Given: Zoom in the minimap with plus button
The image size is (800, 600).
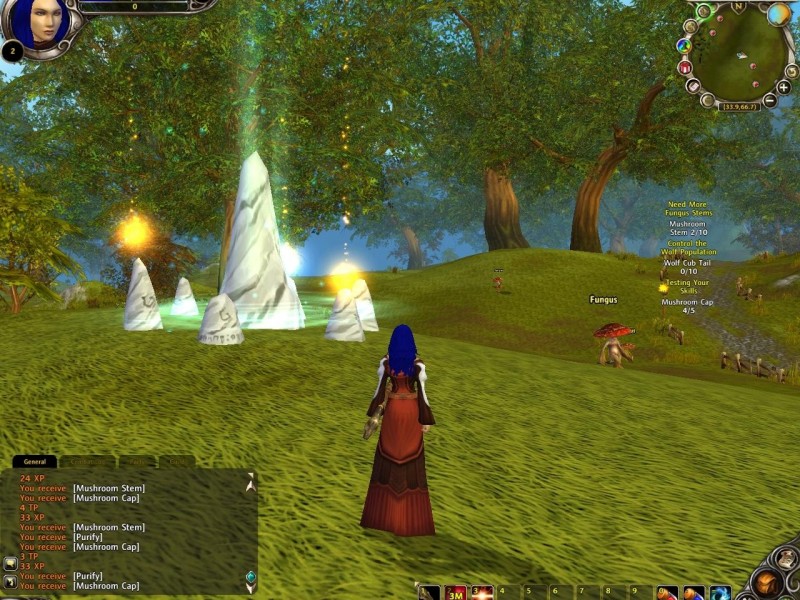Looking at the screenshot, I should pos(784,87).
